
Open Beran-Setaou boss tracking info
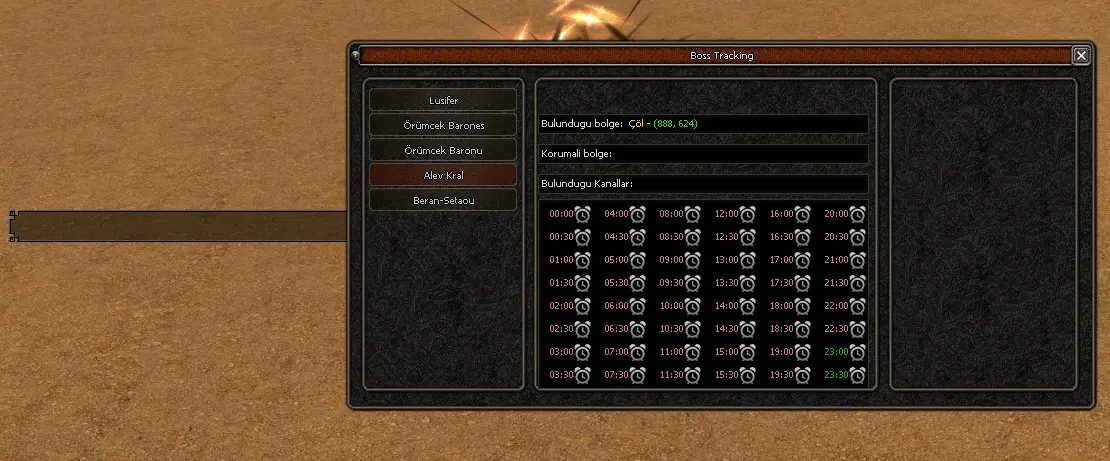pos(443,200)
